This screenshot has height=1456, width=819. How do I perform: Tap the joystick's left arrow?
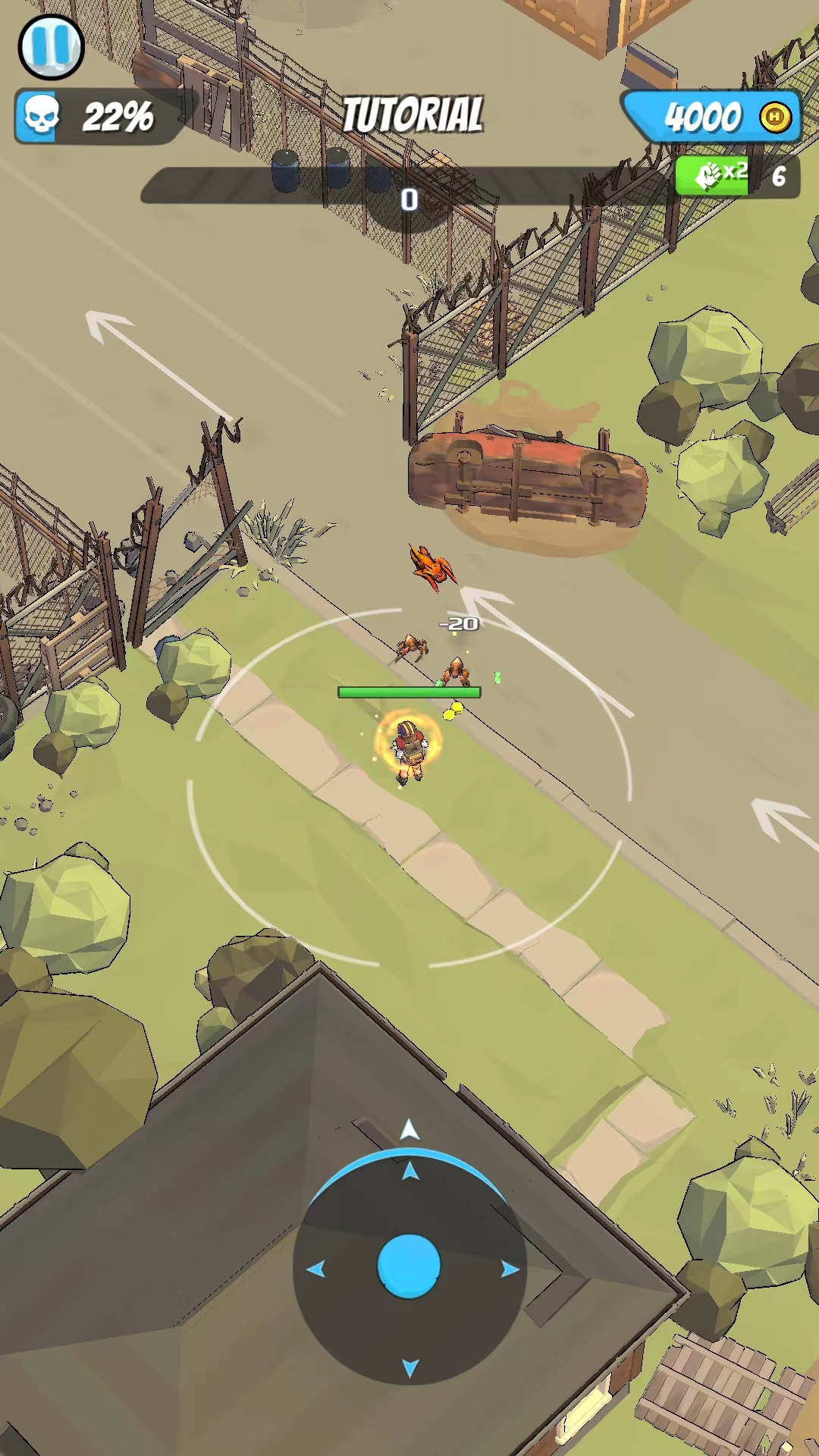click(315, 1269)
